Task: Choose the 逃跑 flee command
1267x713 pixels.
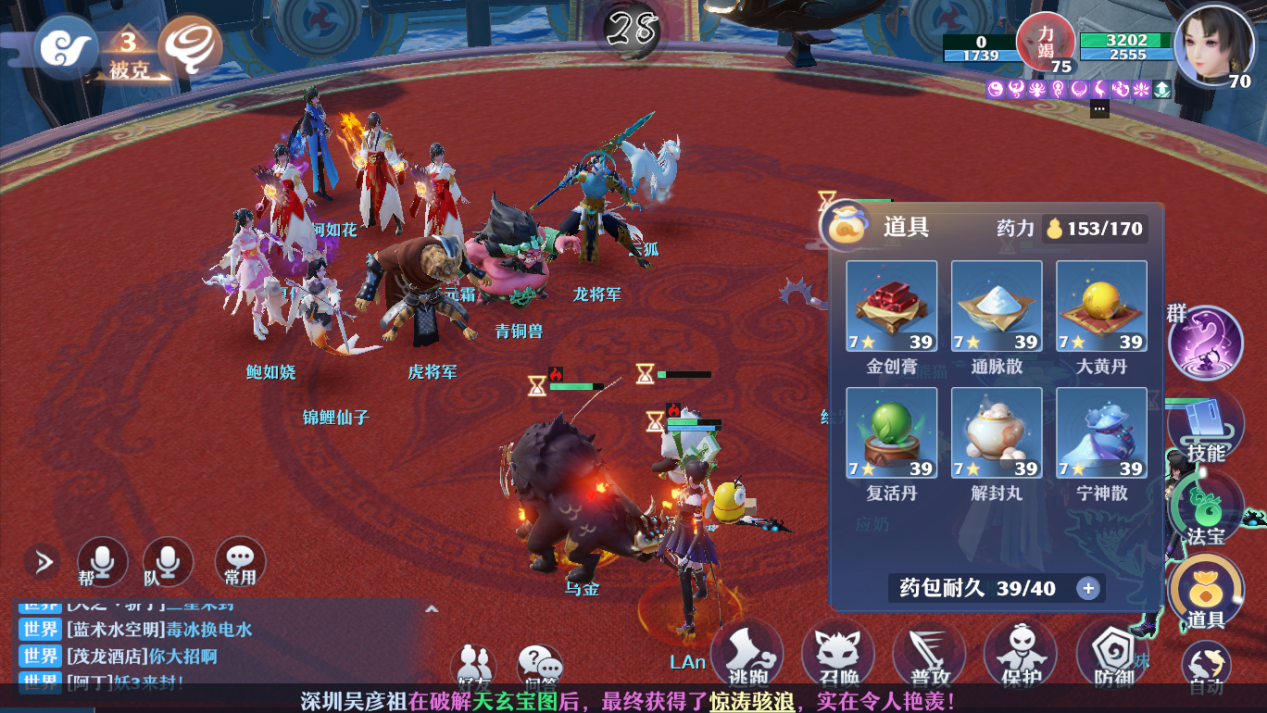Action: (x=748, y=655)
